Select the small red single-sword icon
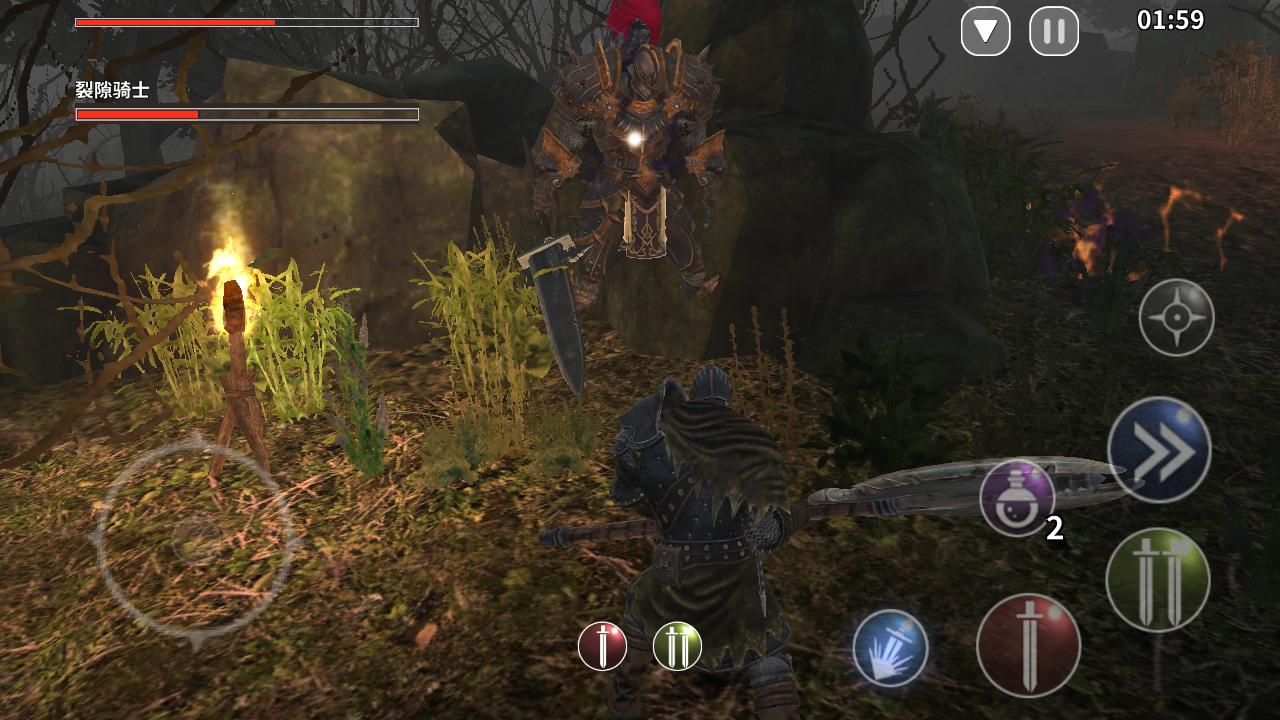The width and height of the screenshot is (1280, 720). [x=602, y=646]
